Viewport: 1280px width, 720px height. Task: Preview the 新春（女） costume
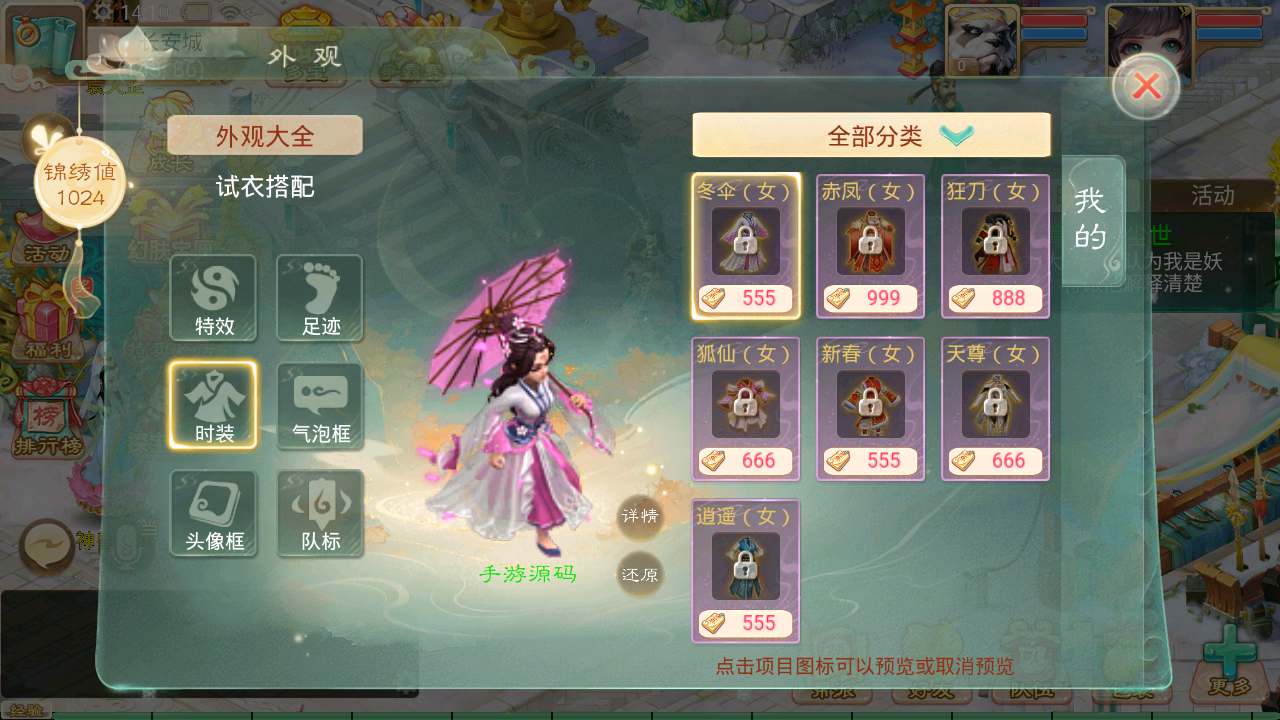click(870, 405)
